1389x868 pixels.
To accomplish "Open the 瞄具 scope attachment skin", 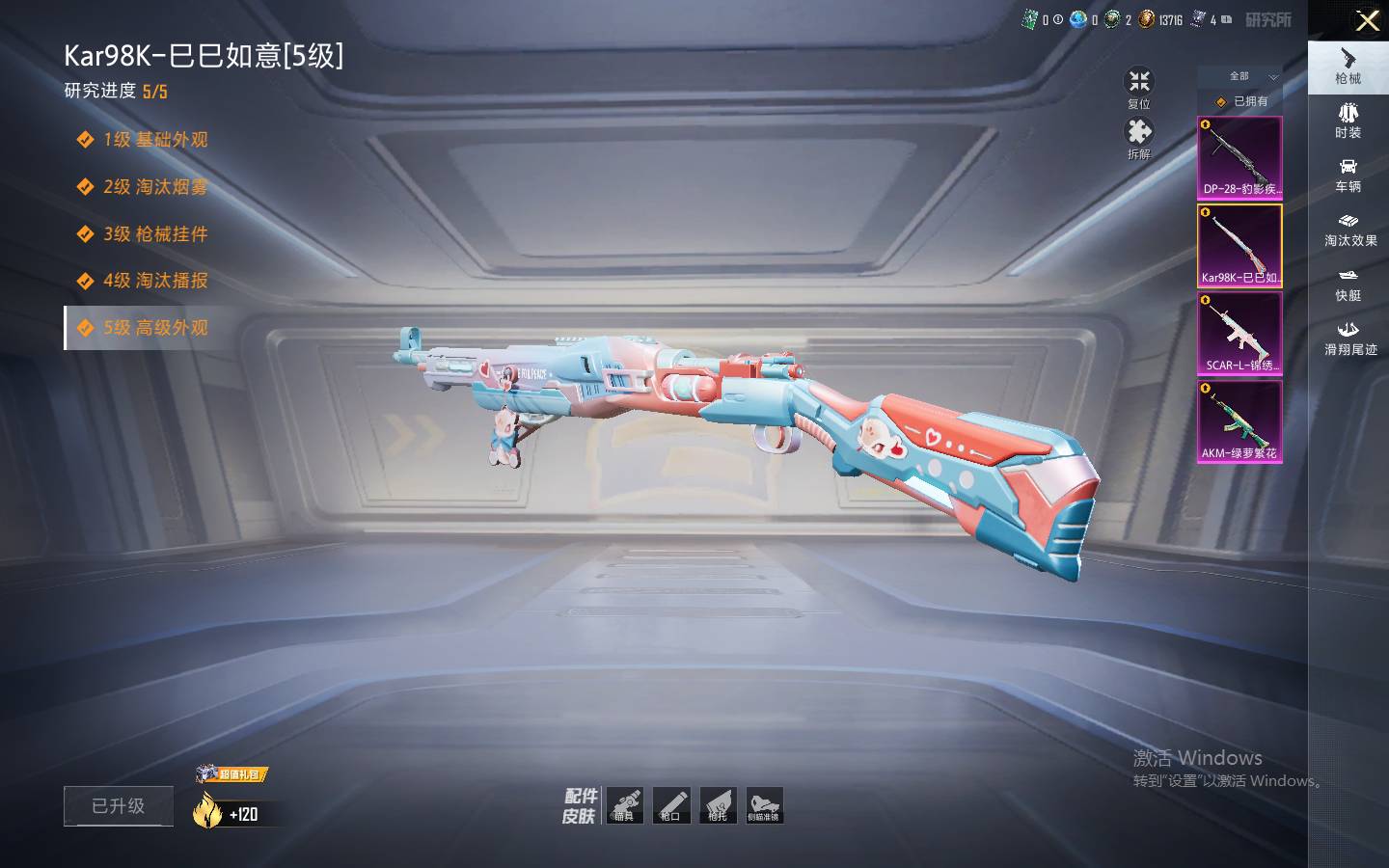I will pyautogui.click(x=624, y=805).
